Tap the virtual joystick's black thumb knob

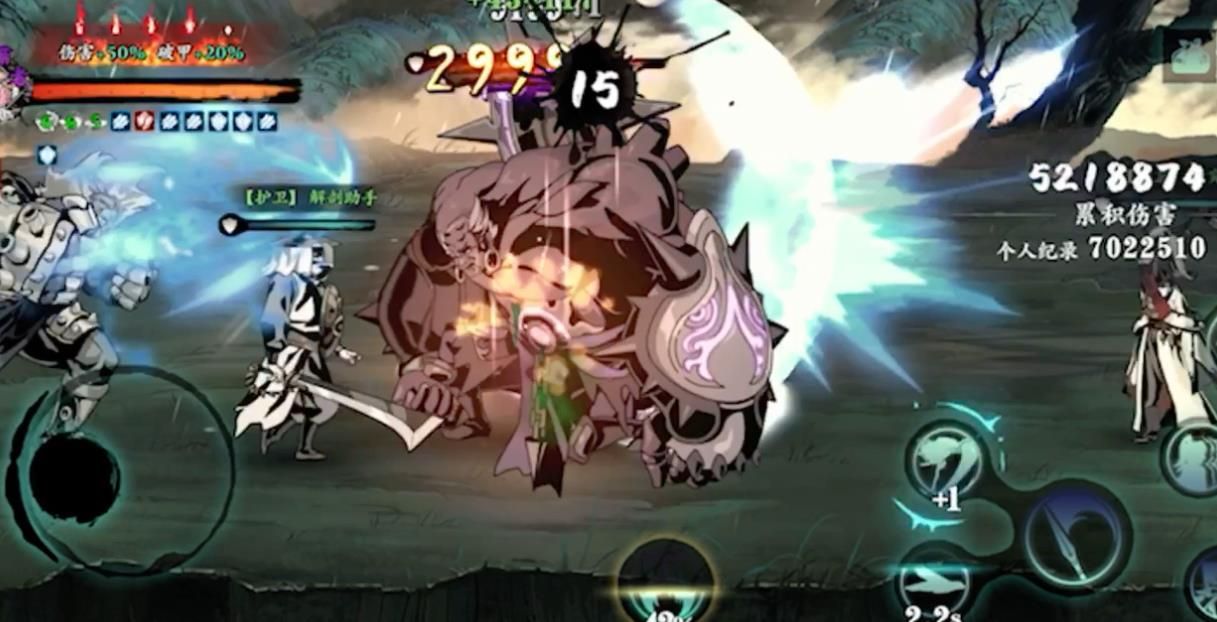coord(74,479)
